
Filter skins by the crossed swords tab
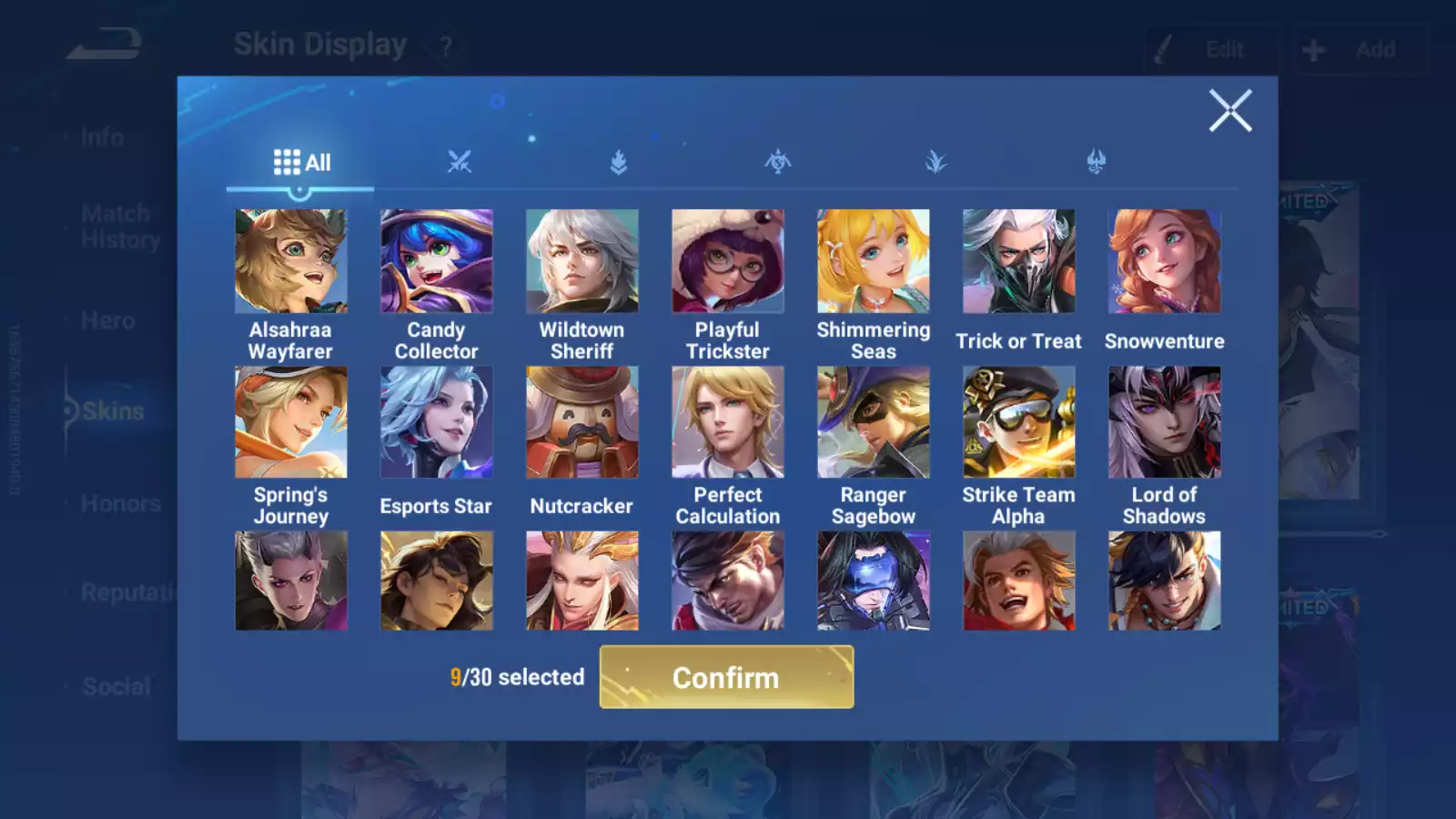tap(460, 163)
